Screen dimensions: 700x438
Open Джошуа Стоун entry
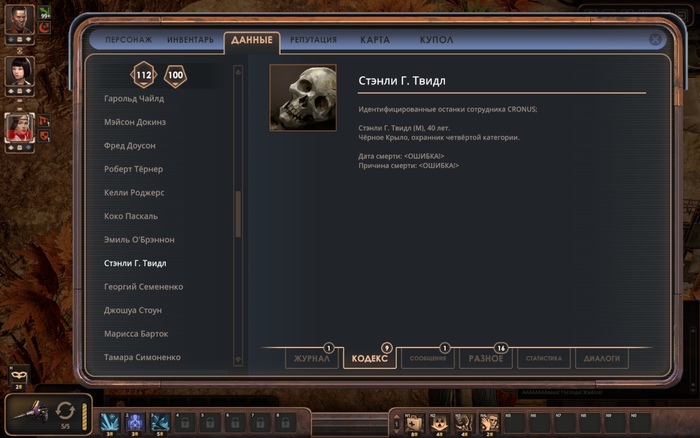coord(133,310)
